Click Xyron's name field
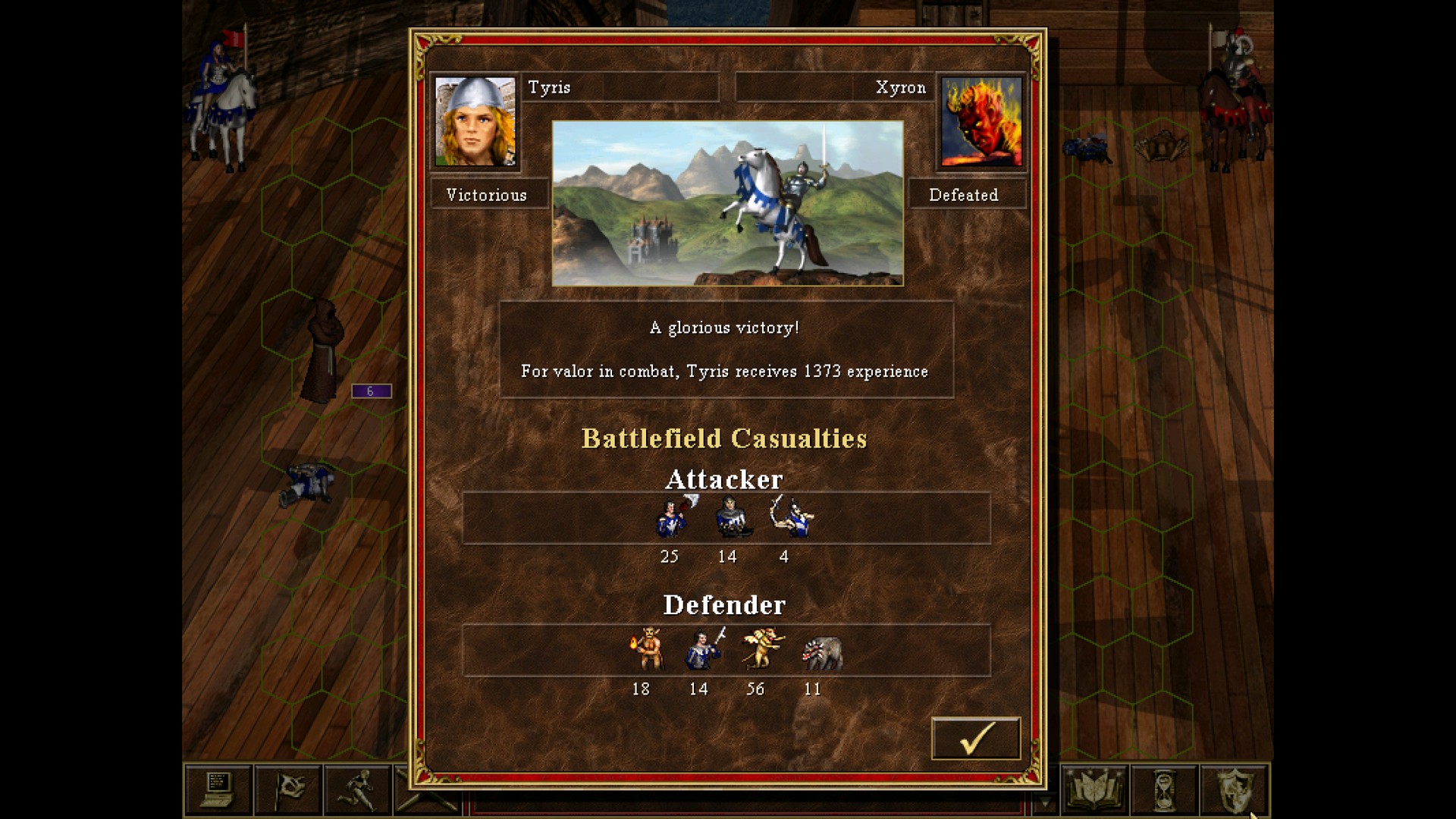Viewport: 1456px width, 819px height. tap(834, 87)
